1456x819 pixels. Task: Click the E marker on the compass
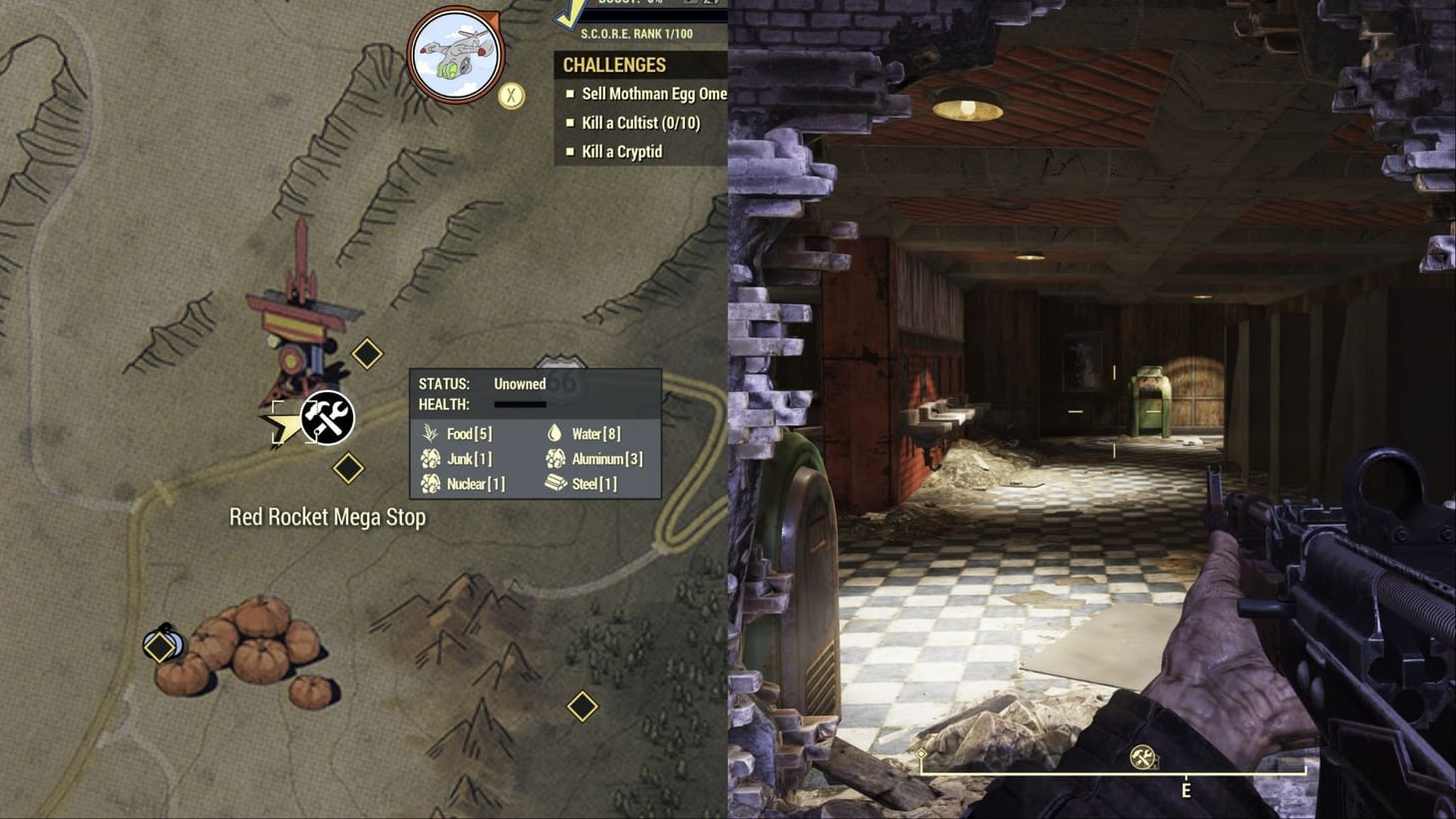pos(1186,789)
